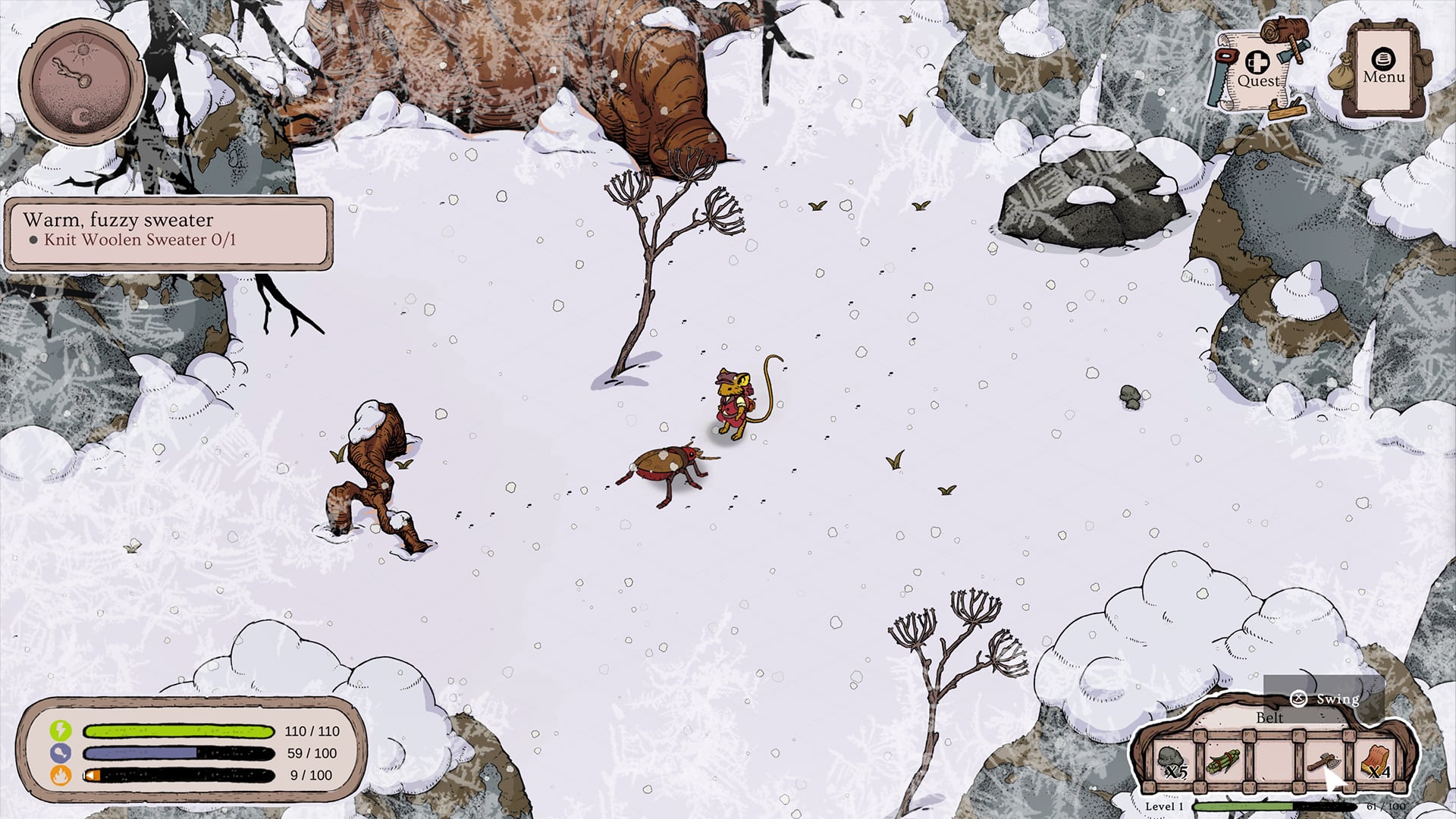Click the empty middle Belt slot
Screen dimensions: 1456x819
point(1276,762)
